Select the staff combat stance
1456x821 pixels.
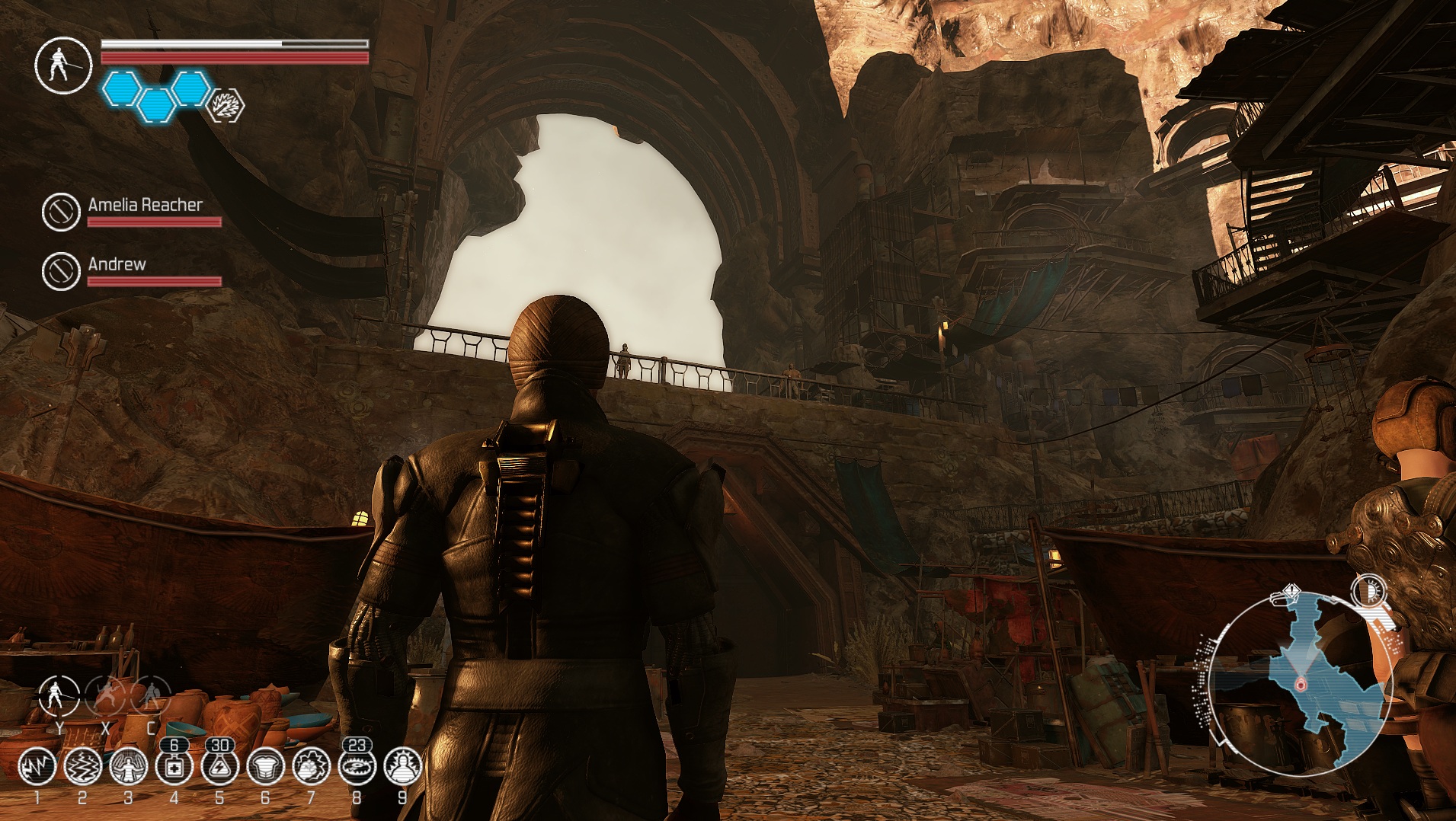[59, 696]
